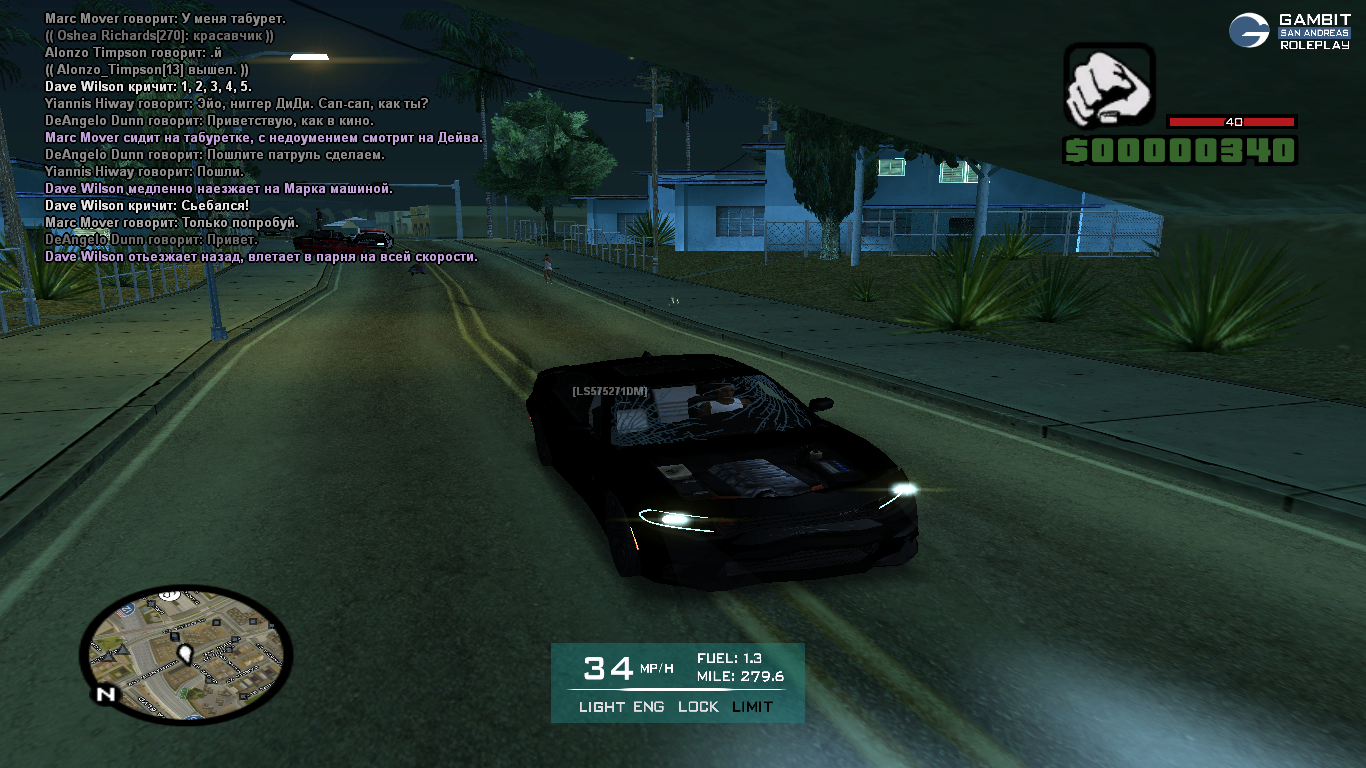1366x768 pixels.
Task: Click the Gambit Roleplay server logo
Action: click(1288, 31)
